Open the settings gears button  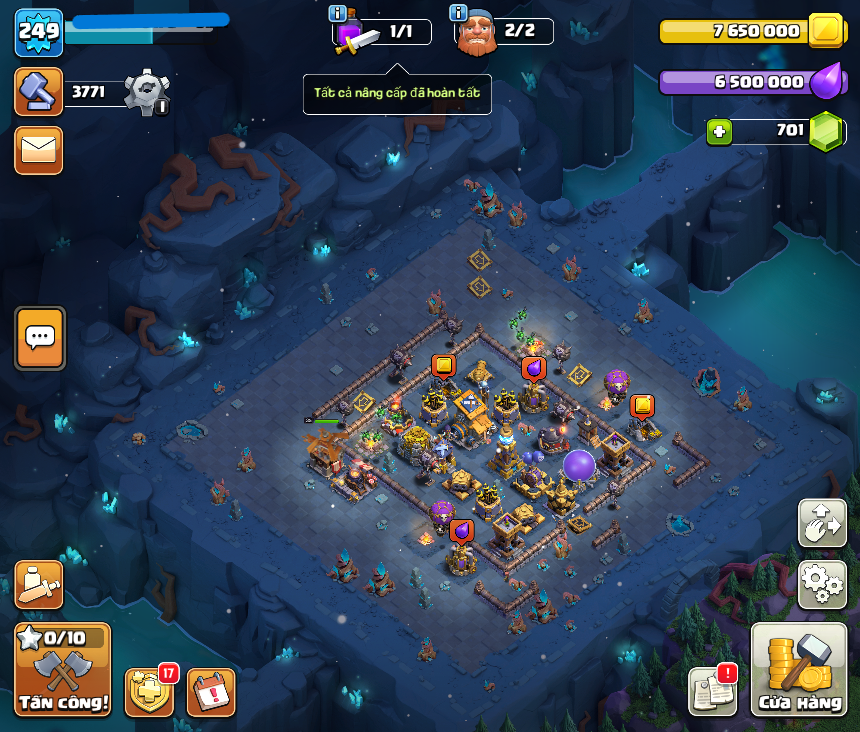(822, 585)
